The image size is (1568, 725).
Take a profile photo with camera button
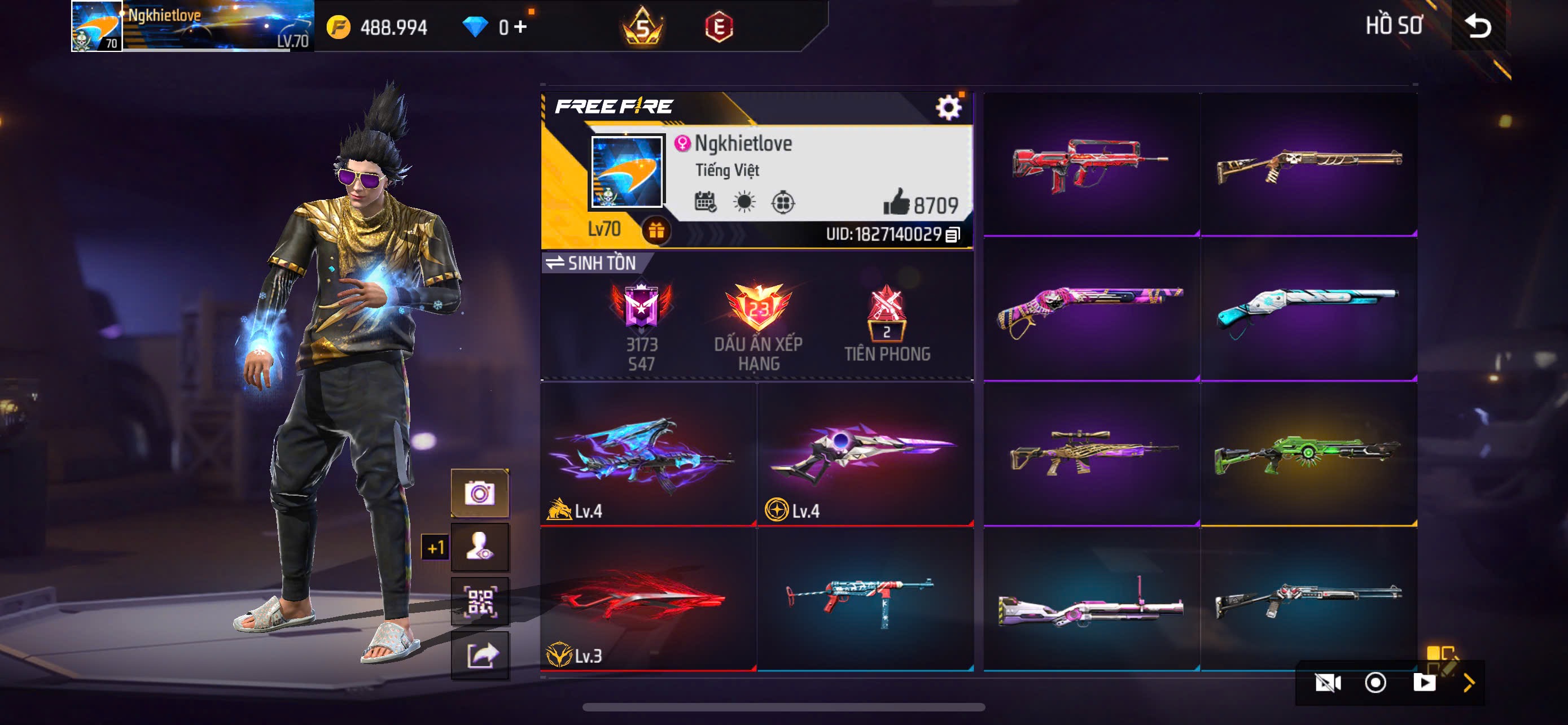[x=480, y=493]
